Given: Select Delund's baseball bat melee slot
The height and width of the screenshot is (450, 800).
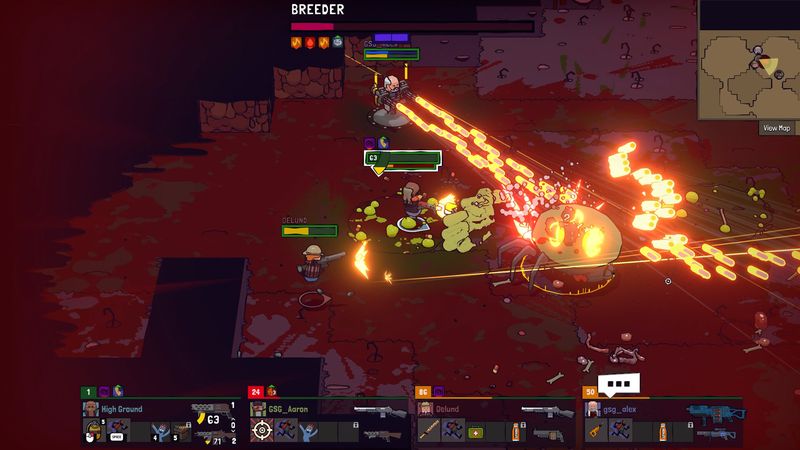Looking at the screenshot, I should coord(428,431).
